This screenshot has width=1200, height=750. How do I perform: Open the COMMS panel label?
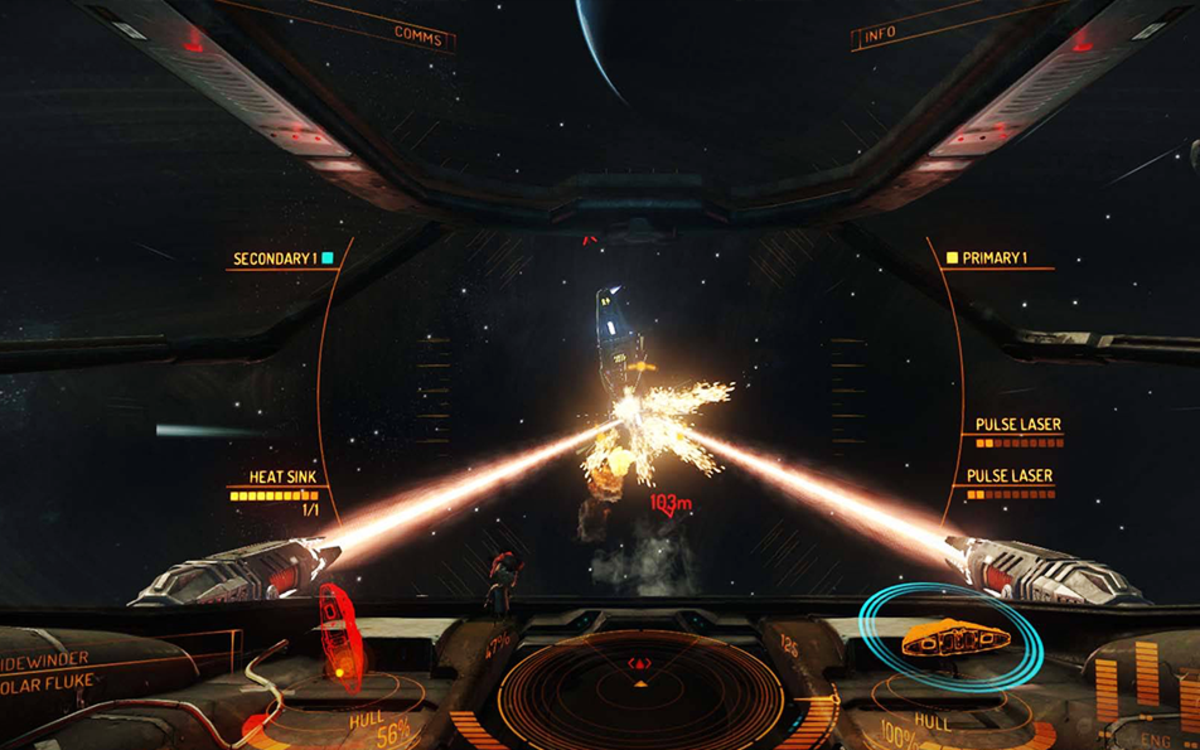click(x=418, y=33)
